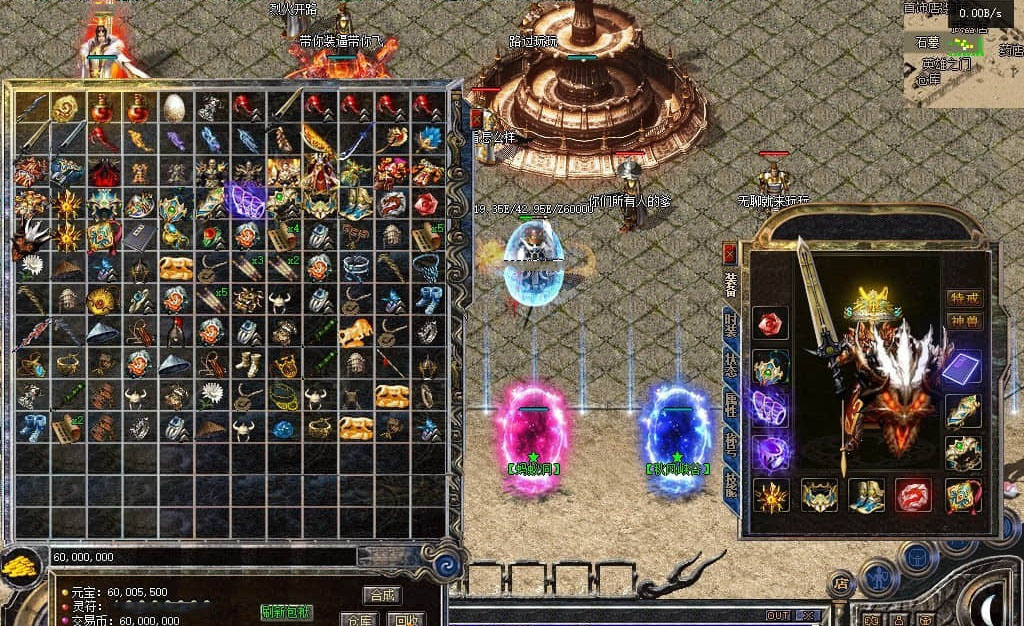The image size is (1024, 626).
Task: Choose the equipped golden boots slot
Action: tap(866, 495)
